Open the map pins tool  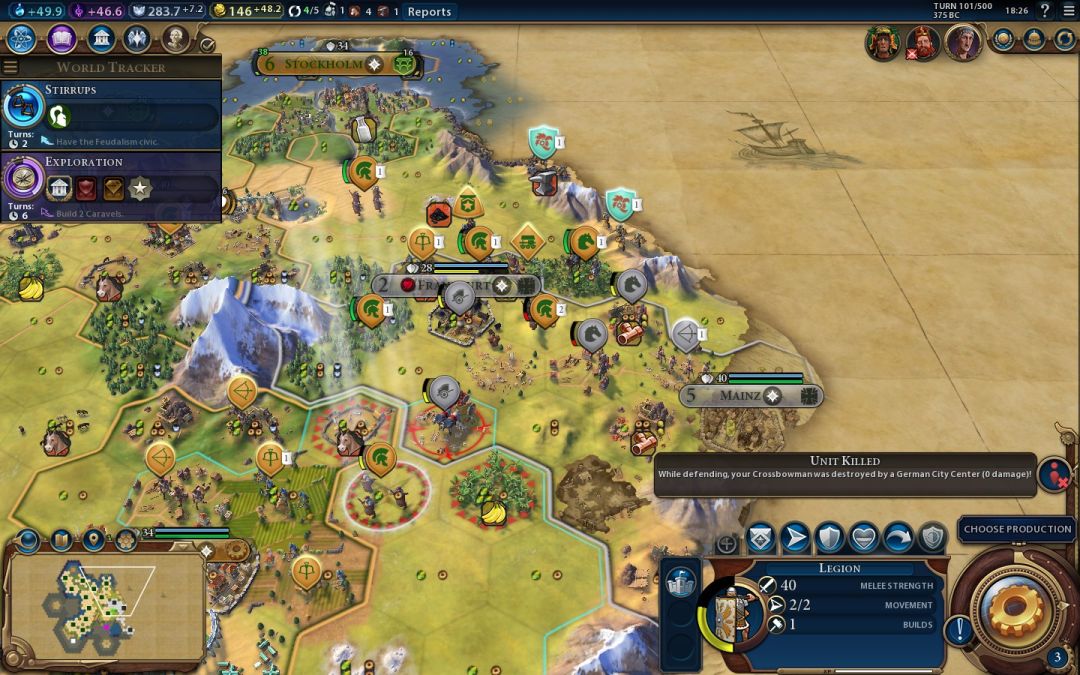pos(94,540)
